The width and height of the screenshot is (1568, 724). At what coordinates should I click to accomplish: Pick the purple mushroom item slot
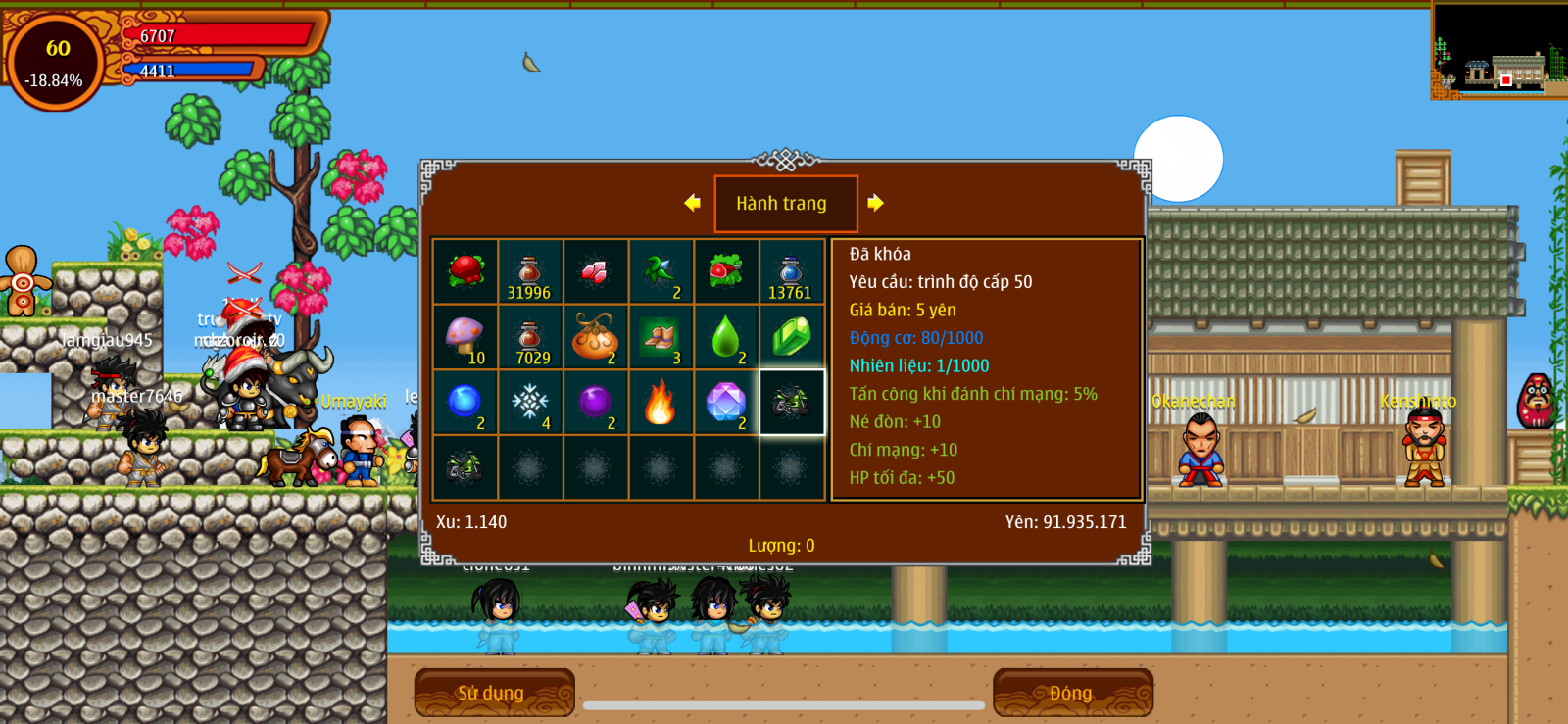[x=465, y=336]
